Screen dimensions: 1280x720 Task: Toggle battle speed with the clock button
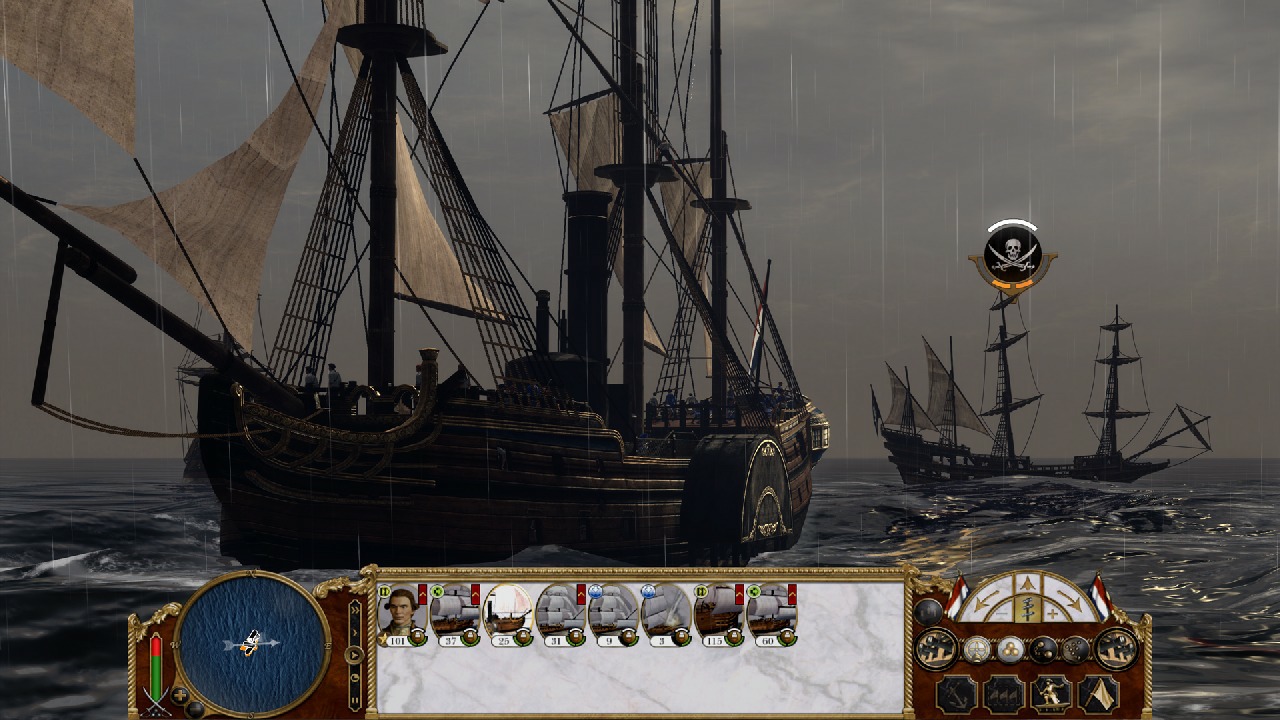tap(354, 676)
